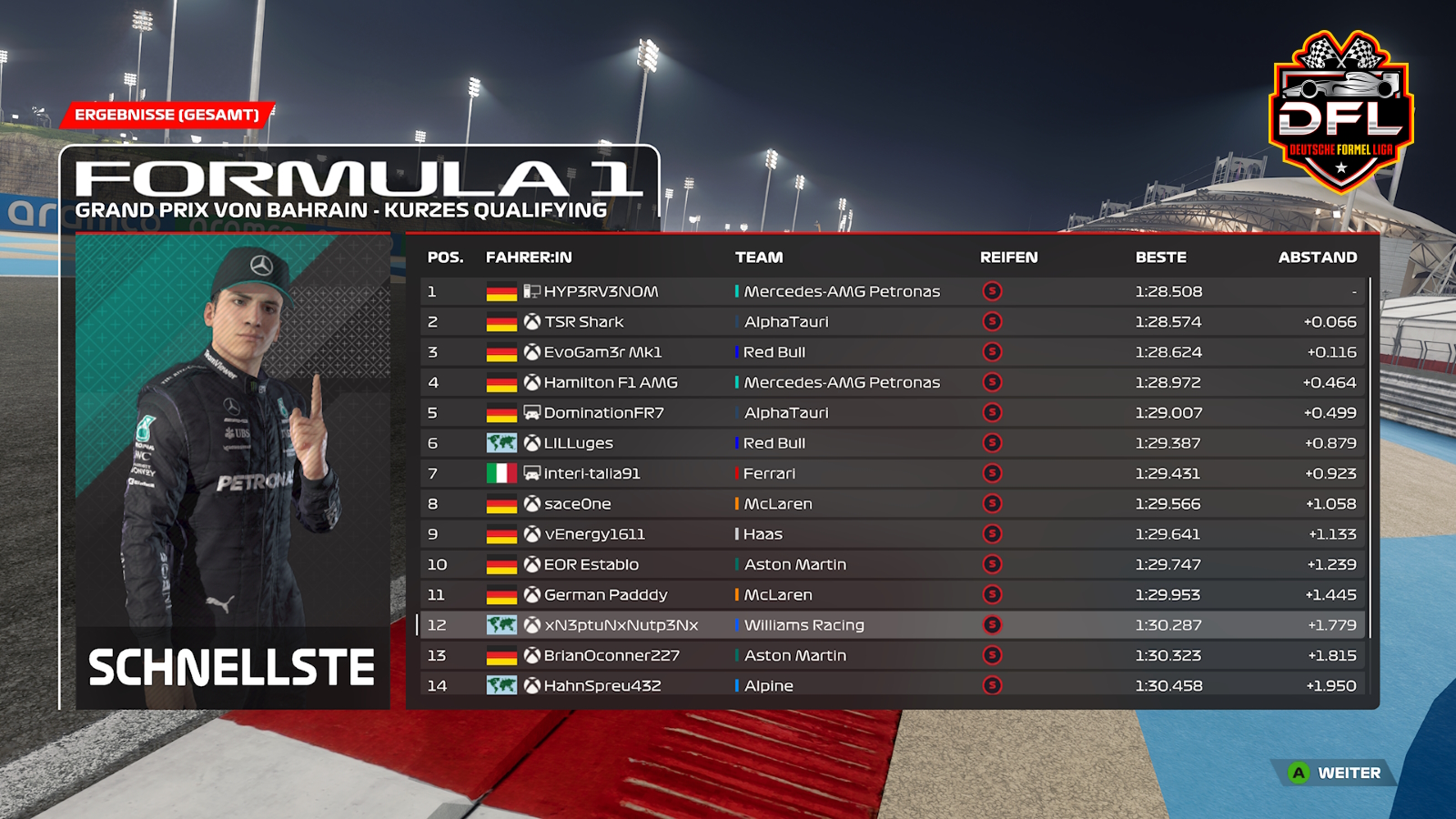
Task: Click driver EvoGam3r Mk1 in the list
Action: tap(602, 352)
